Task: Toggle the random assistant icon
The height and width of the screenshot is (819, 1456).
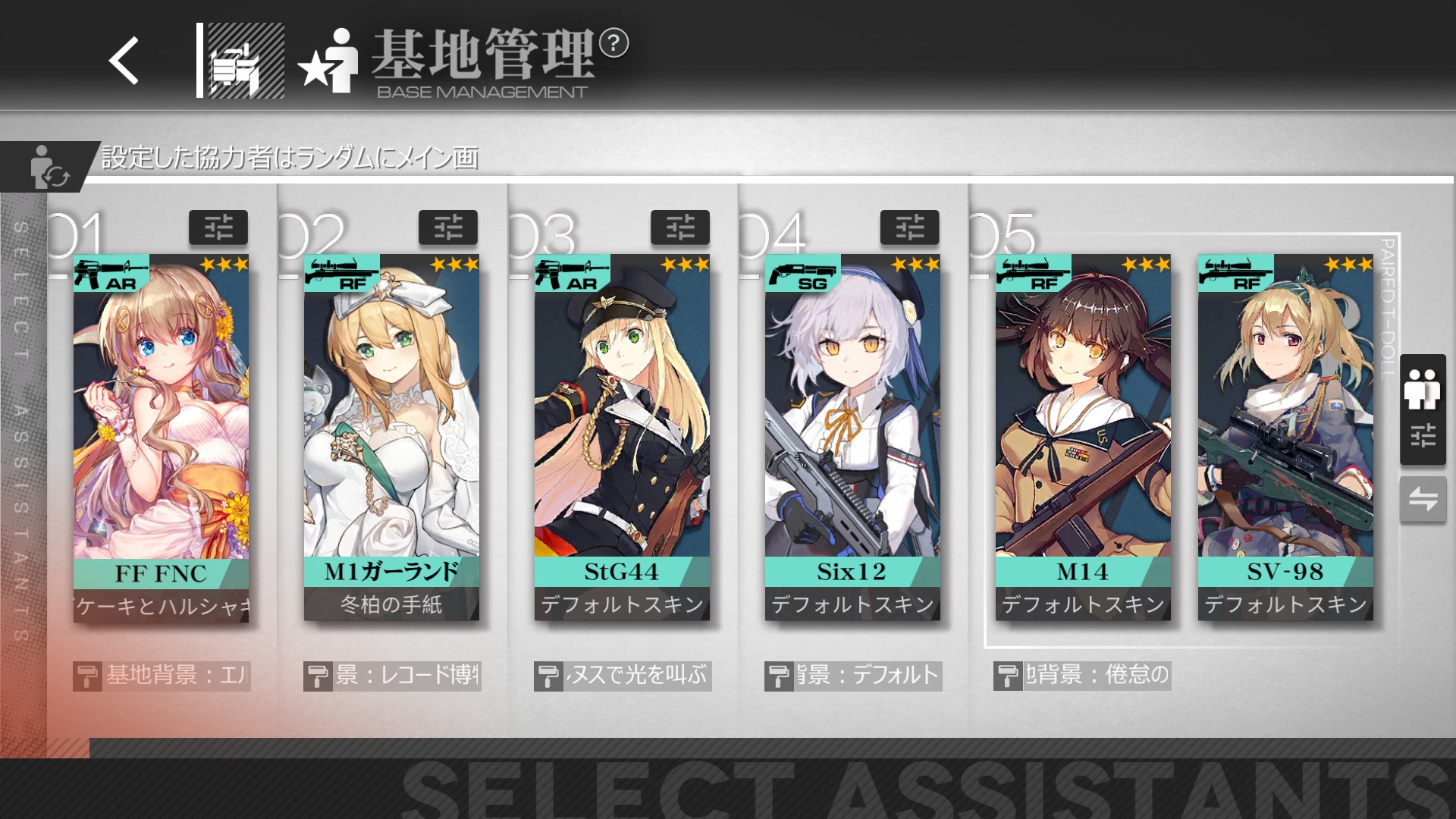Action: point(49,167)
